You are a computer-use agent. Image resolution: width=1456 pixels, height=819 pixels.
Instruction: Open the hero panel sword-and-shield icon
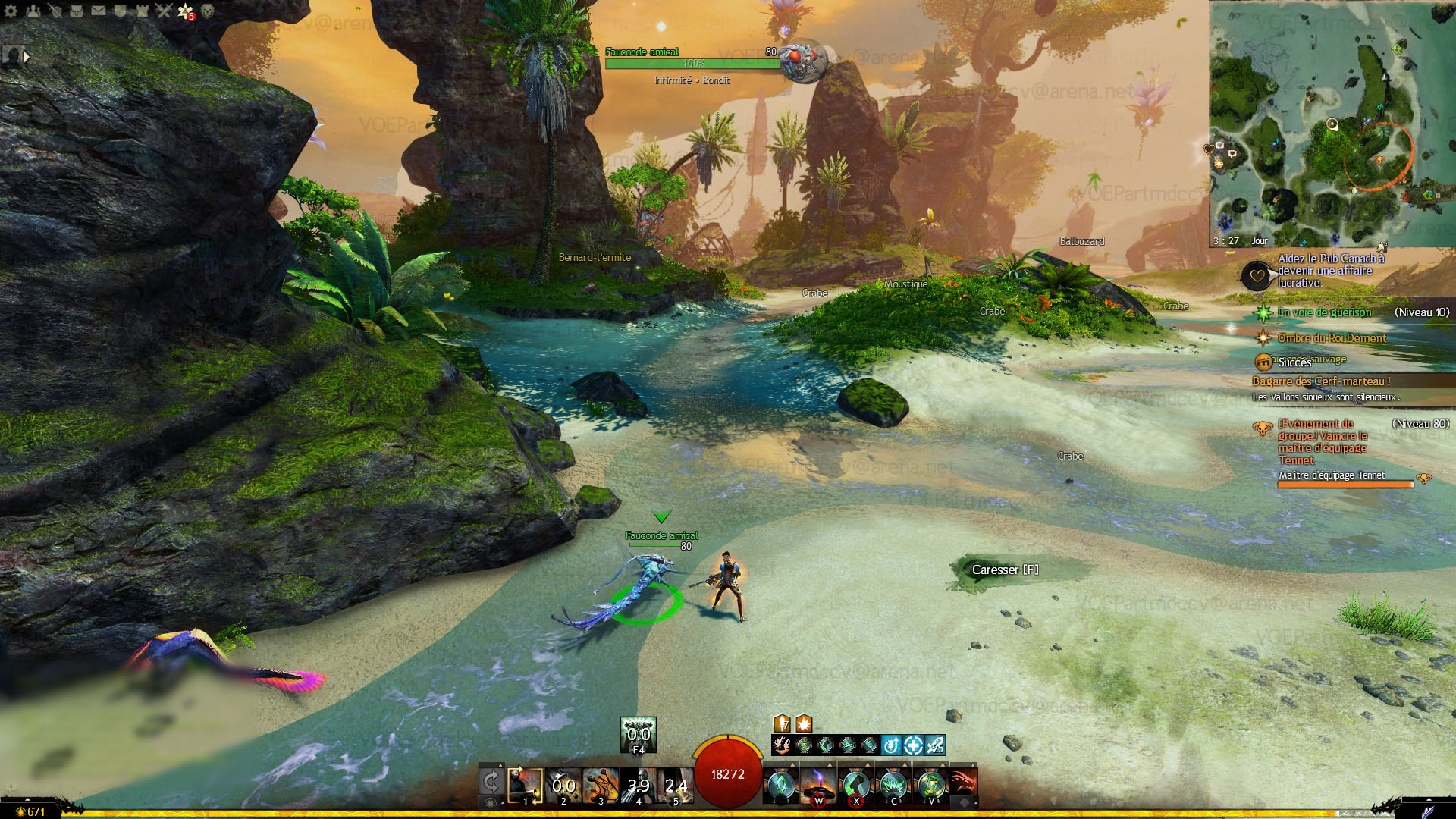[55, 11]
